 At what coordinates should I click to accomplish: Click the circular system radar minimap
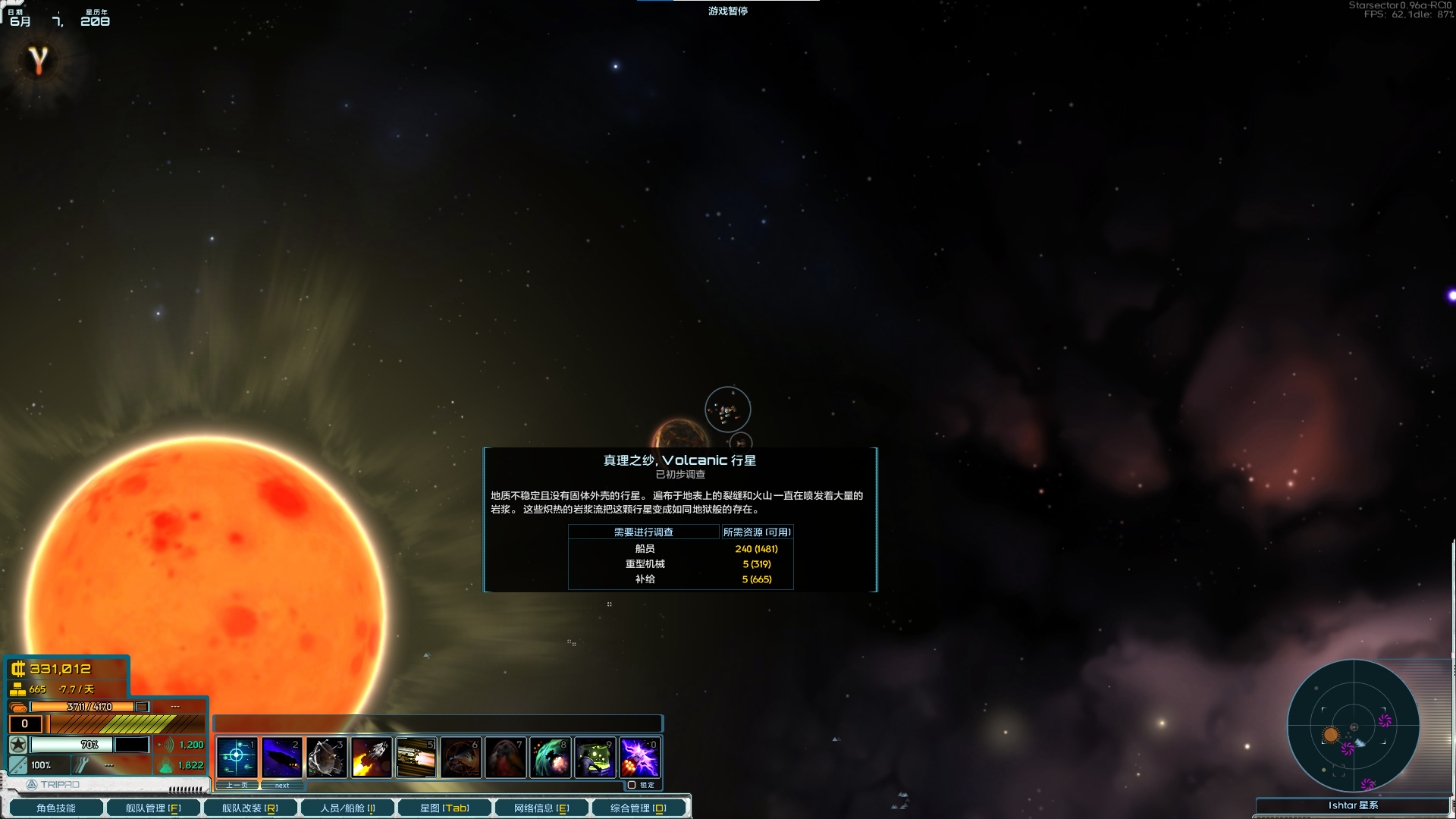point(1354,726)
